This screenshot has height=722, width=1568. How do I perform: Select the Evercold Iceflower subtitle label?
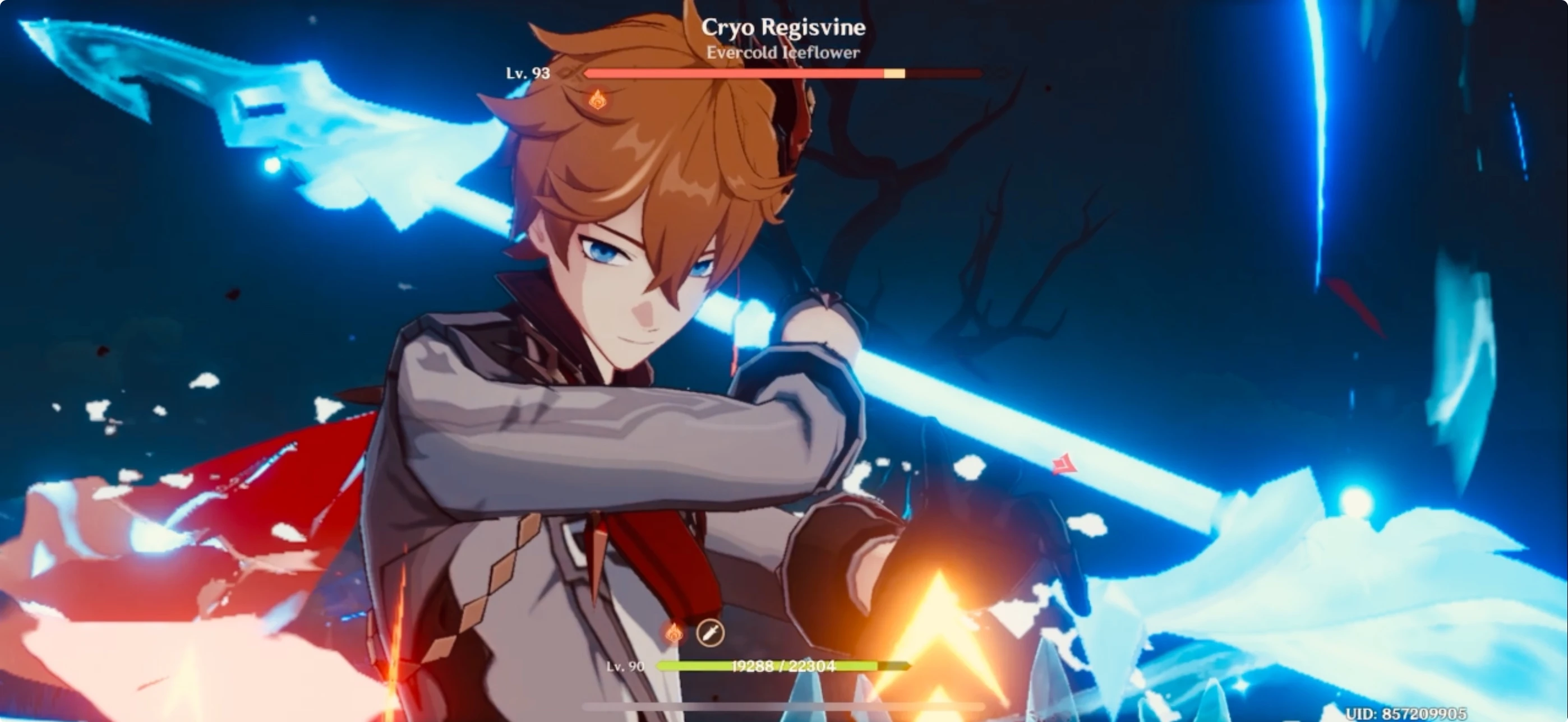(x=782, y=53)
